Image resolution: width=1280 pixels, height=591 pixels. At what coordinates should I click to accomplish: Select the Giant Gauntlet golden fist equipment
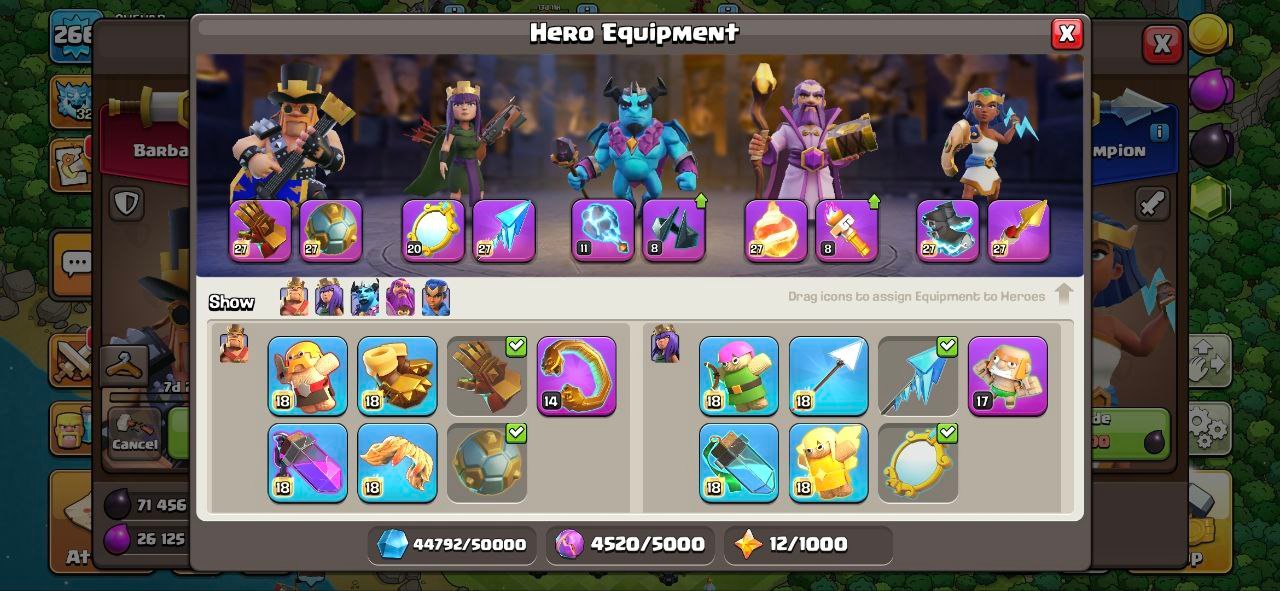click(x=397, y=376)
